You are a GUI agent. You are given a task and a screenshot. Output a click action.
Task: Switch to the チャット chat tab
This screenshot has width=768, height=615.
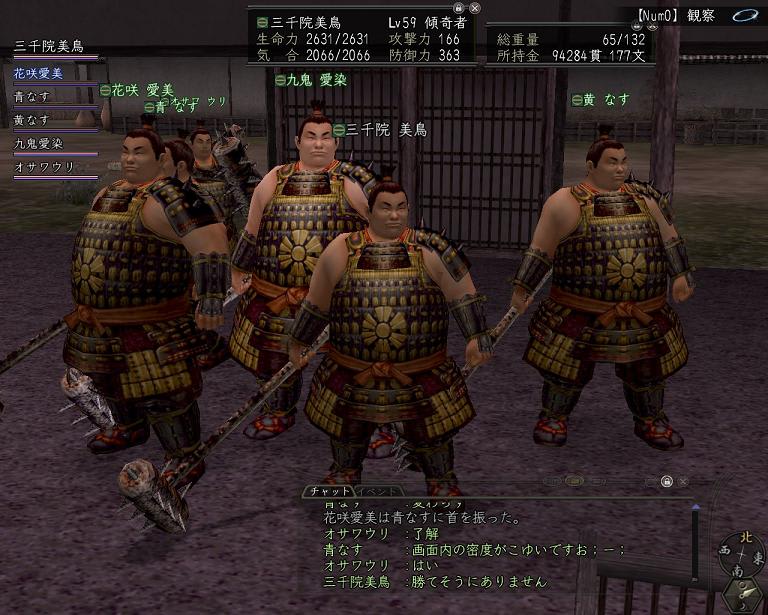[329, 491]
